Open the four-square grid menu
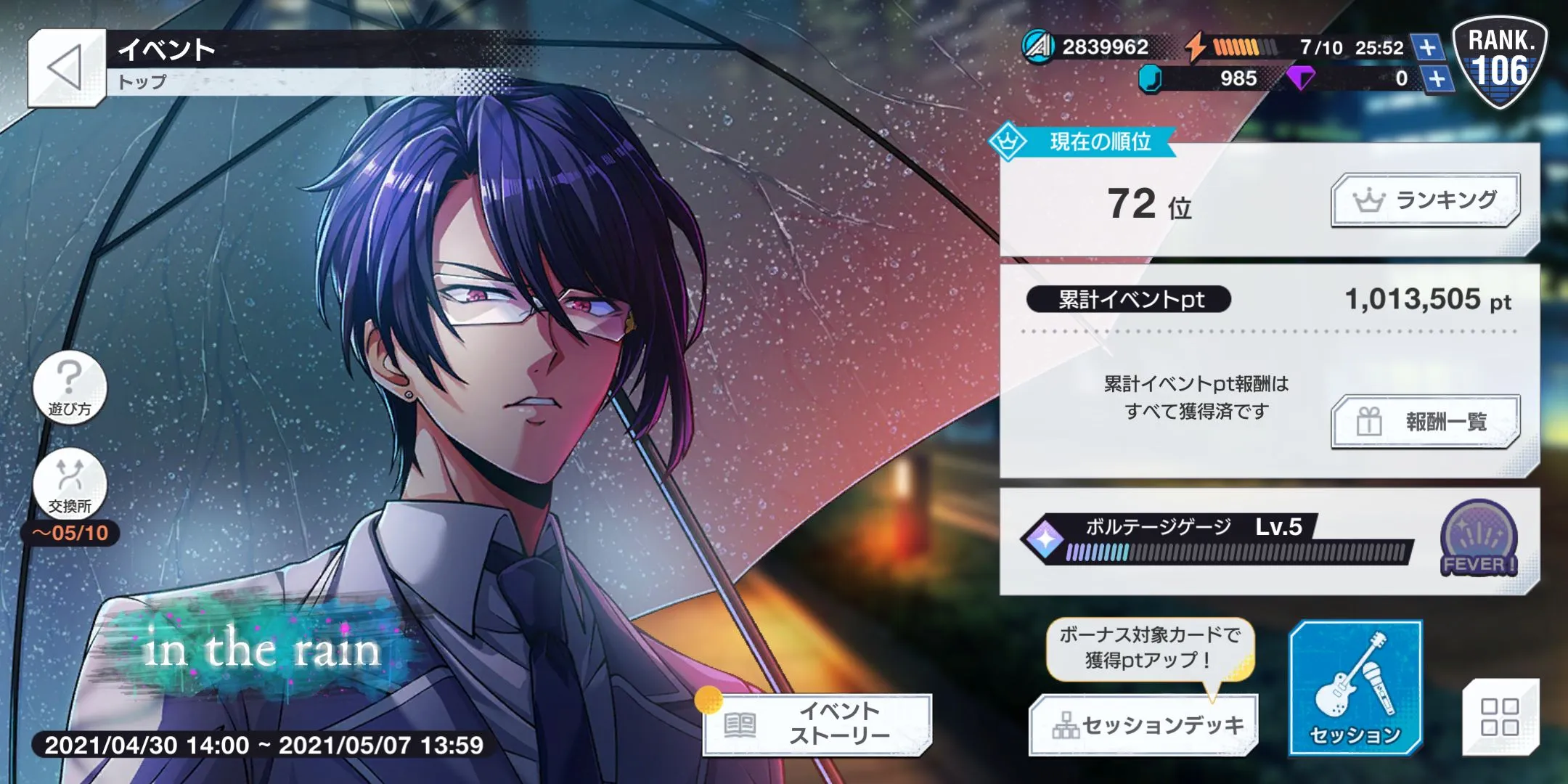Viewport: 1568px width, 784px height. point(1500,716)
